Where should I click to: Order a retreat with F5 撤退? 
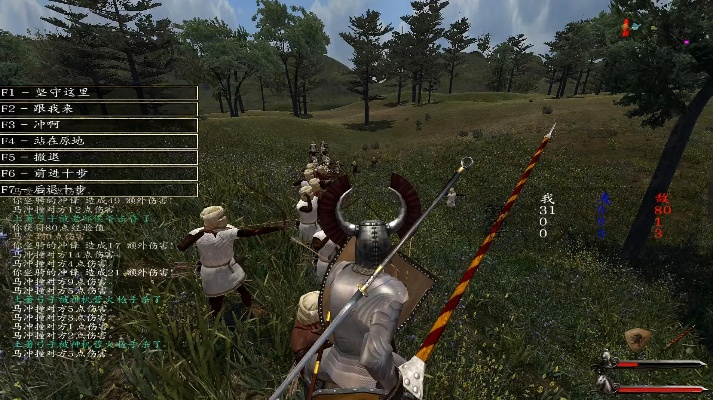click(98, 157)
